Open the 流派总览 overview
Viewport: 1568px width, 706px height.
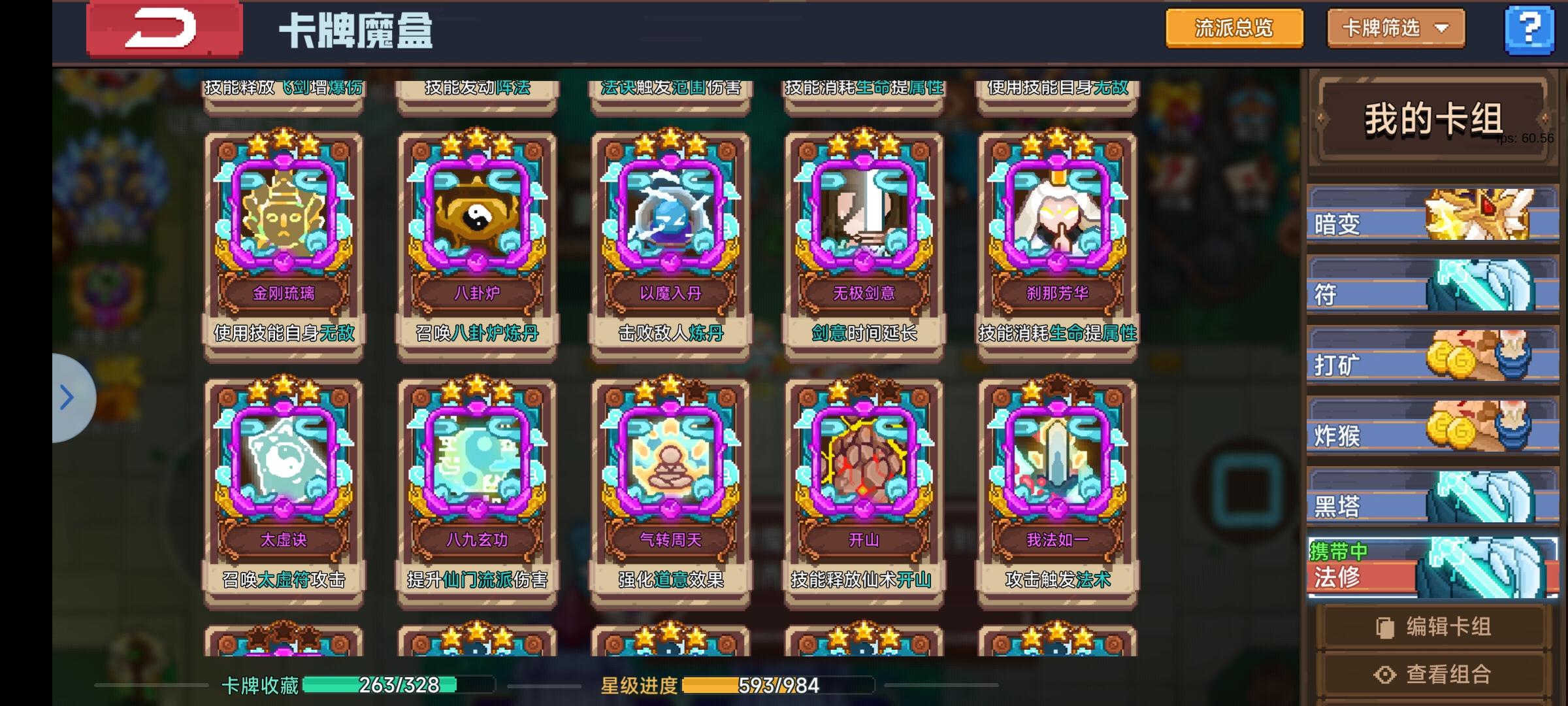tap(1233, 29)
